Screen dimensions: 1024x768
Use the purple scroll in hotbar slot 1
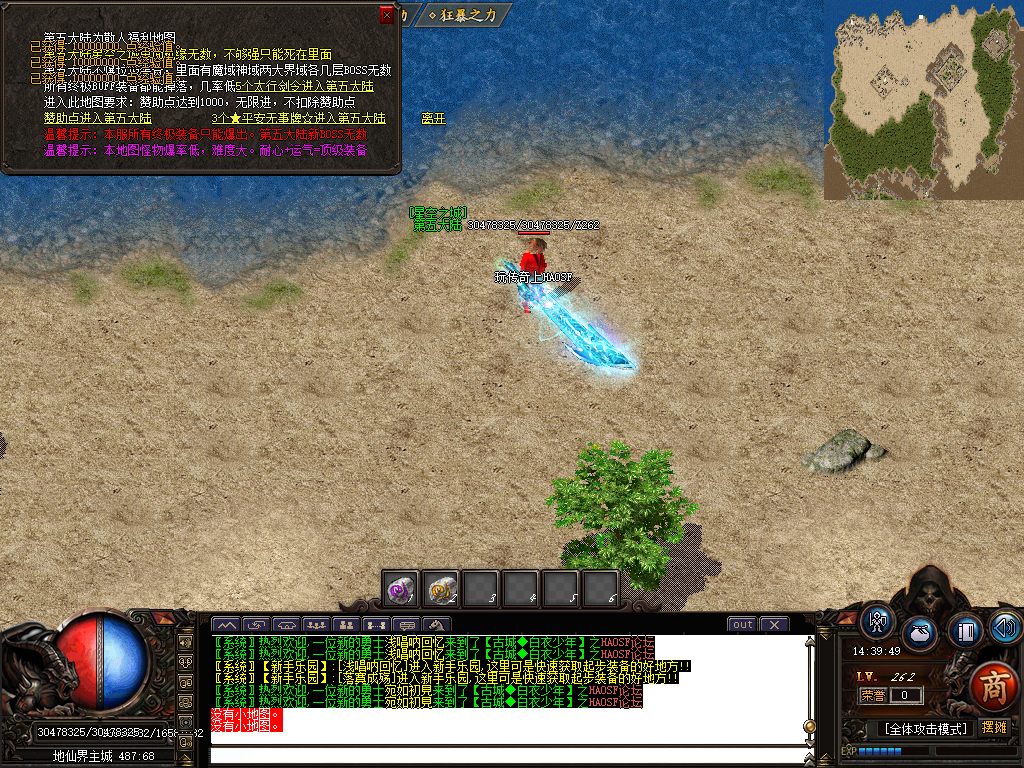point(402,589)
